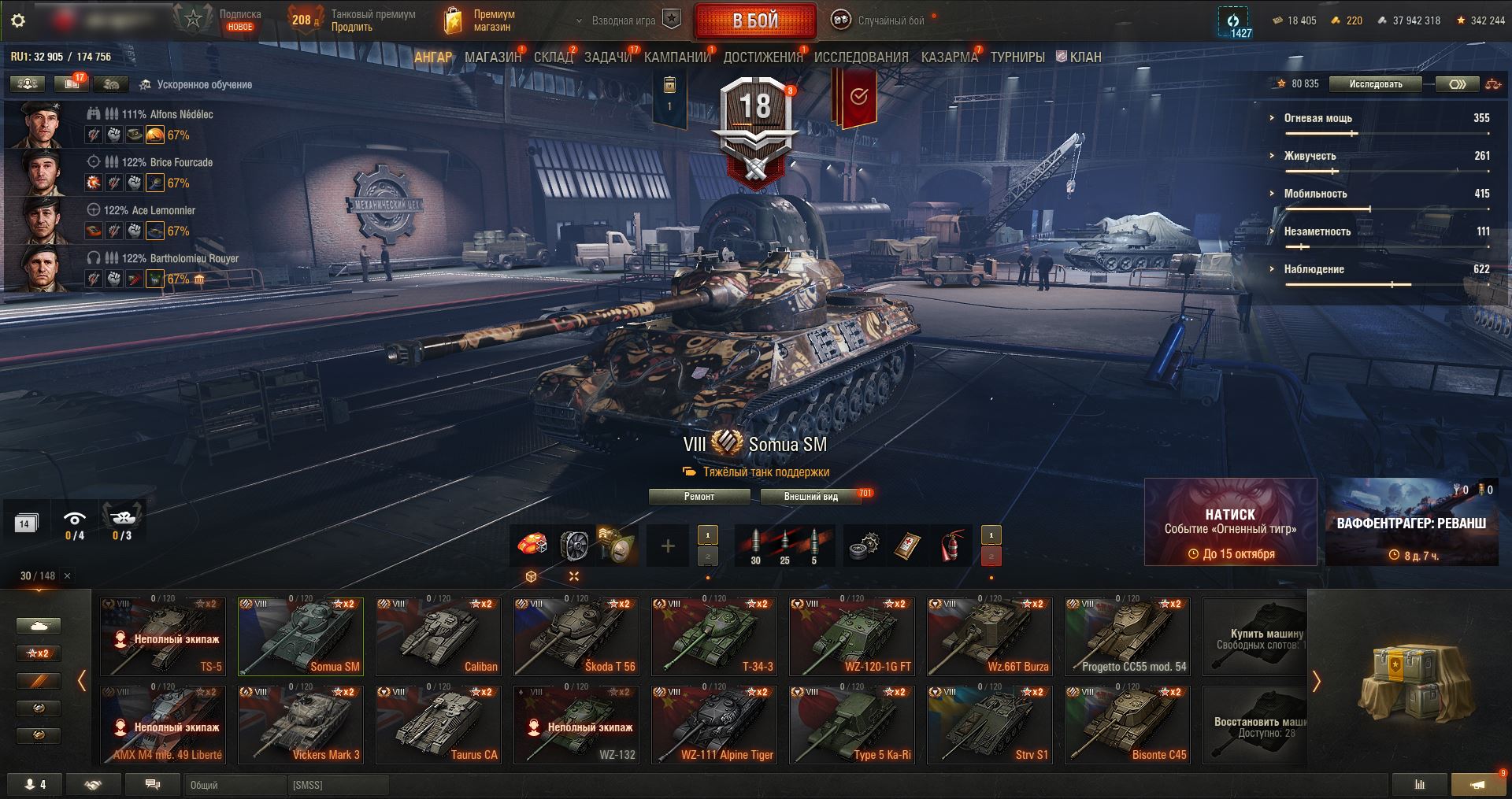The image size is (1512, 799).
Task: Click the Исследовать research button
Action: click(1375, 84)
